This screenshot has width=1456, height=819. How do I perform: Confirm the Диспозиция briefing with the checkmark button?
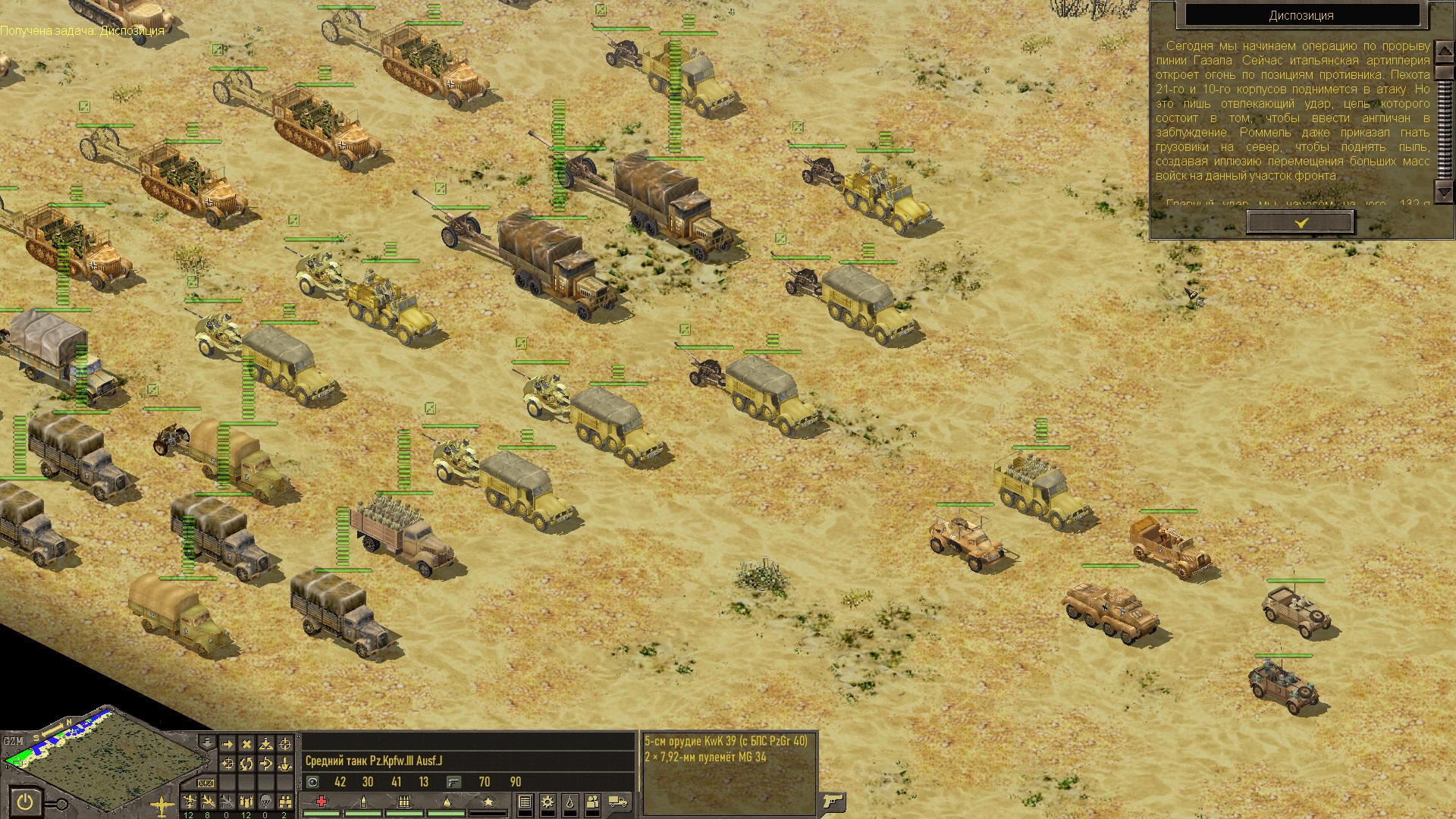pyautogui.click(x=1301, y=222)
